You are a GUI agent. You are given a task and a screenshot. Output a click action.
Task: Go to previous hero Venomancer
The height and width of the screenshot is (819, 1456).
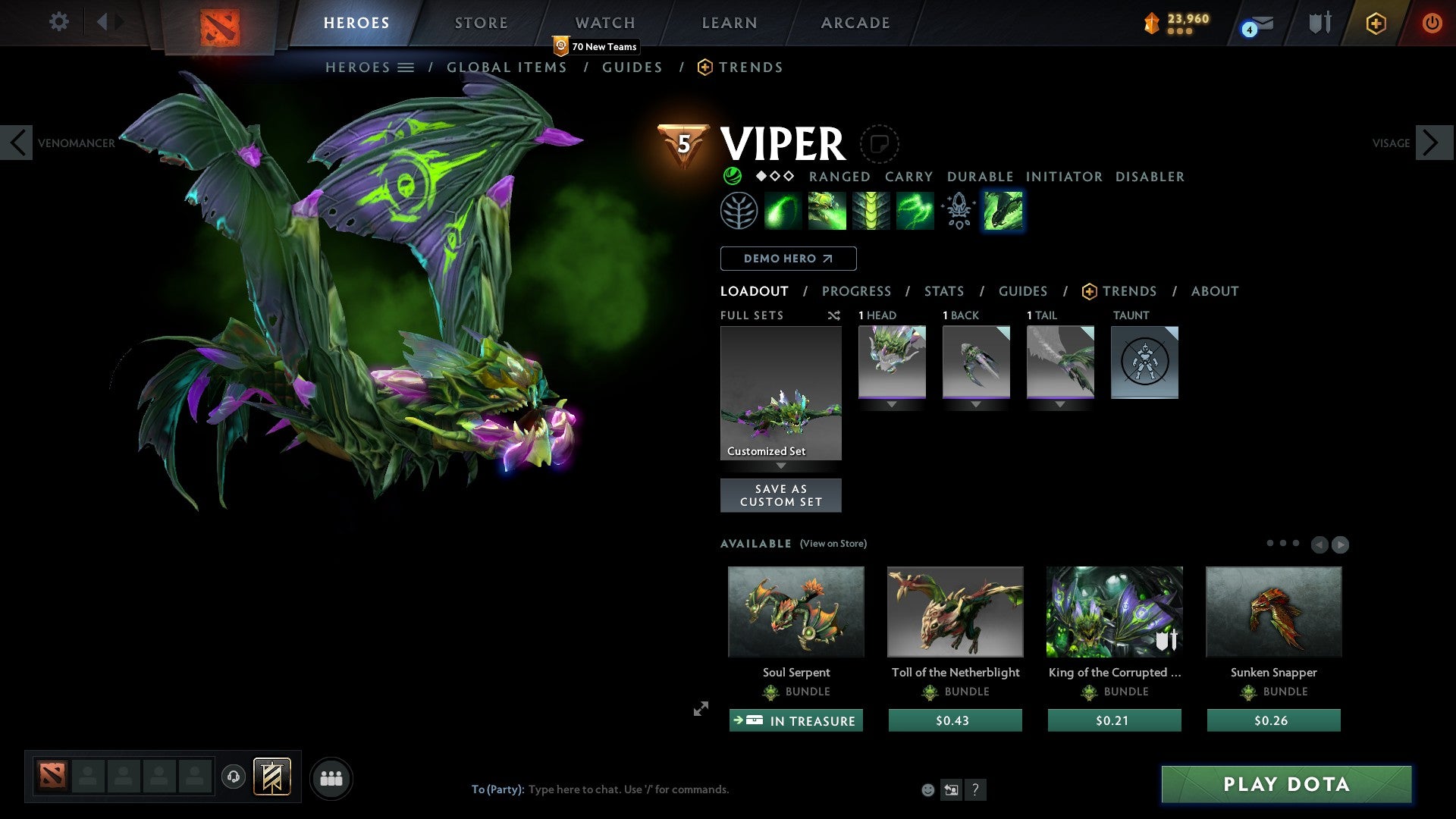point(17,143)
